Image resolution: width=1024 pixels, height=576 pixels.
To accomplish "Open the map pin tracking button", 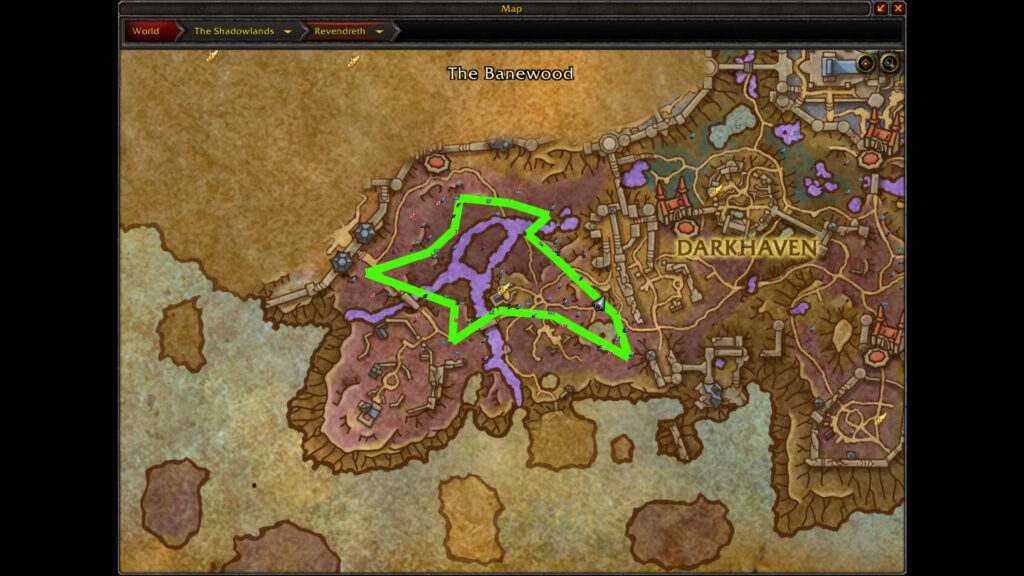I will coord(866,64).
